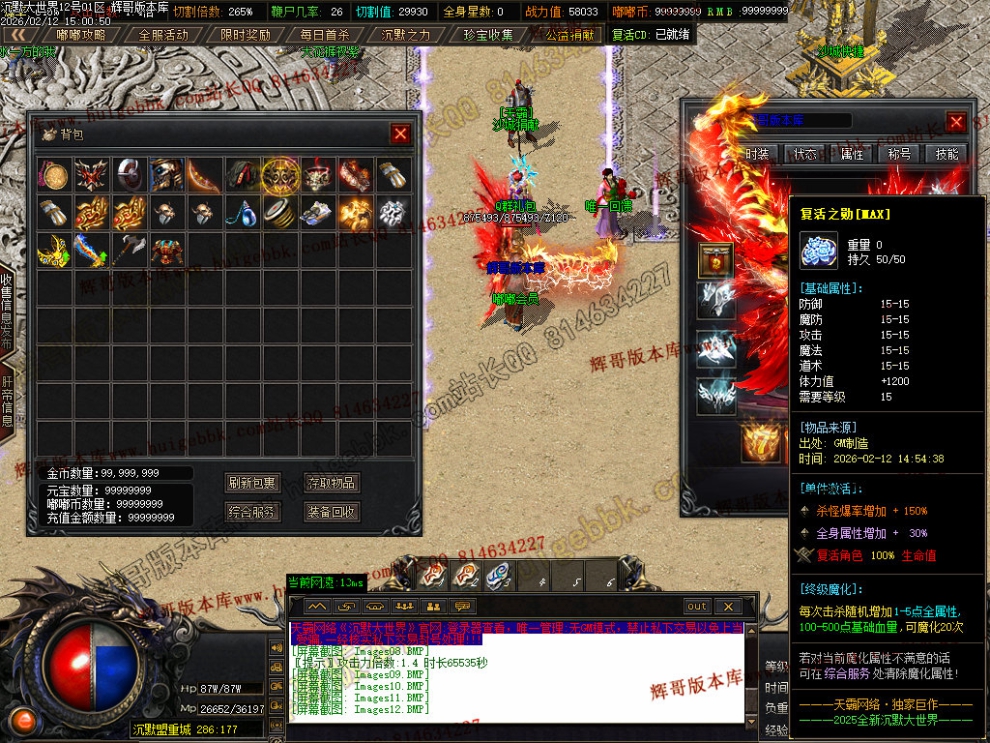Choose 装备回收 equipment recycle

pyautogui.click(x=332, y=512)
